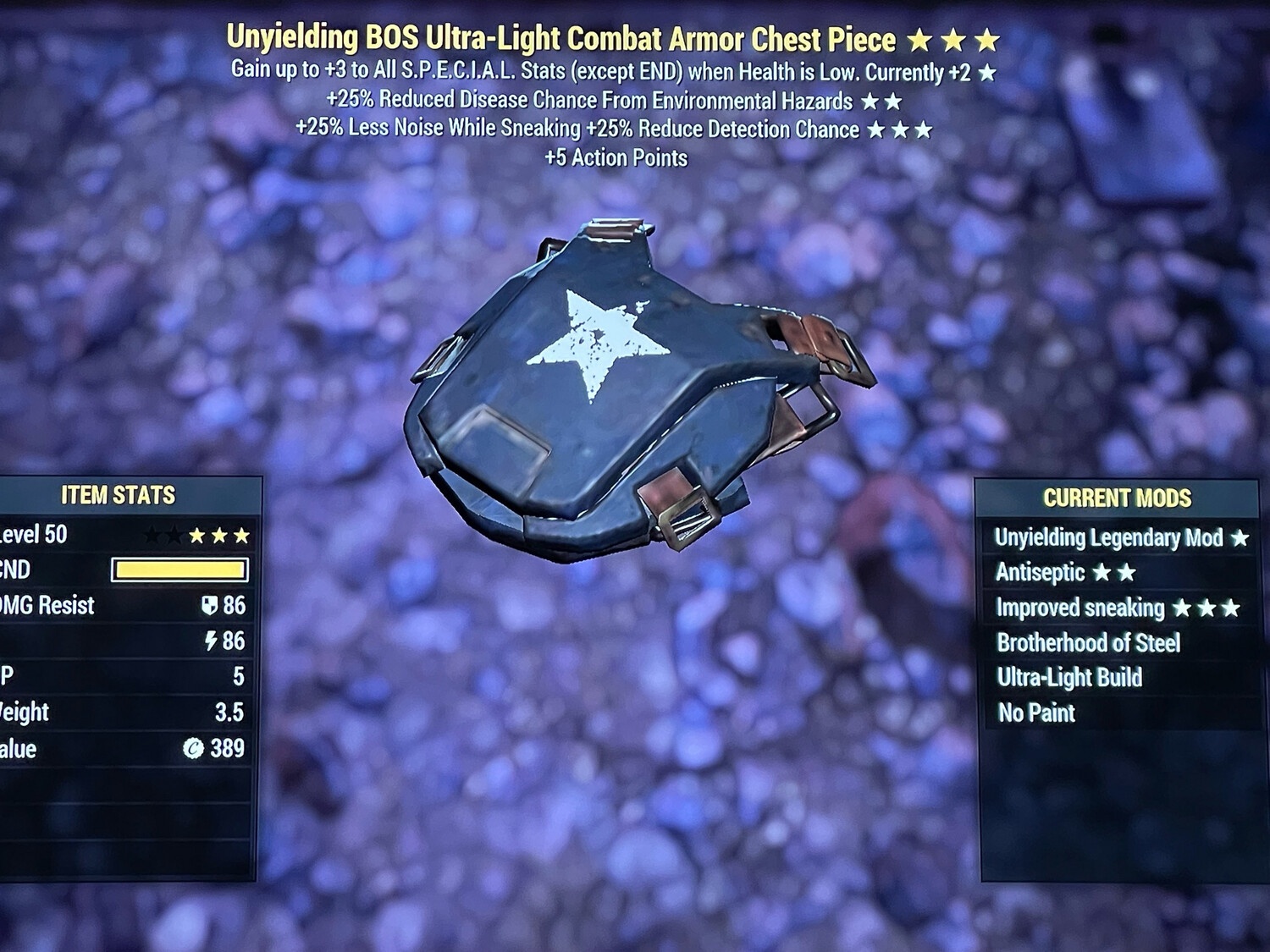Toggle the star beside the +2 Unyielding effect line

pyautogui.click(x=987, y=73)
